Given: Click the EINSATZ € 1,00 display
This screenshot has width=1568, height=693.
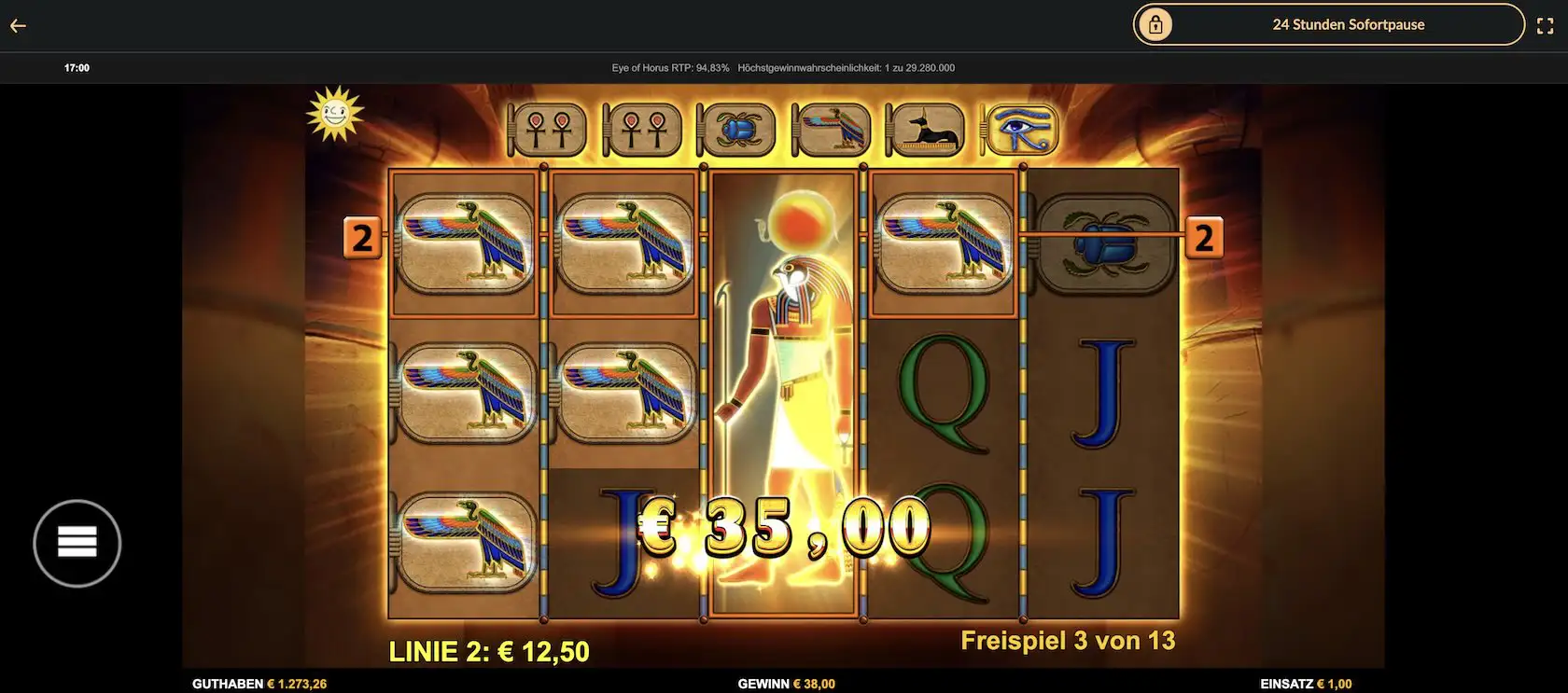Looking at the screenshot, I should (x=1305, y=683).
